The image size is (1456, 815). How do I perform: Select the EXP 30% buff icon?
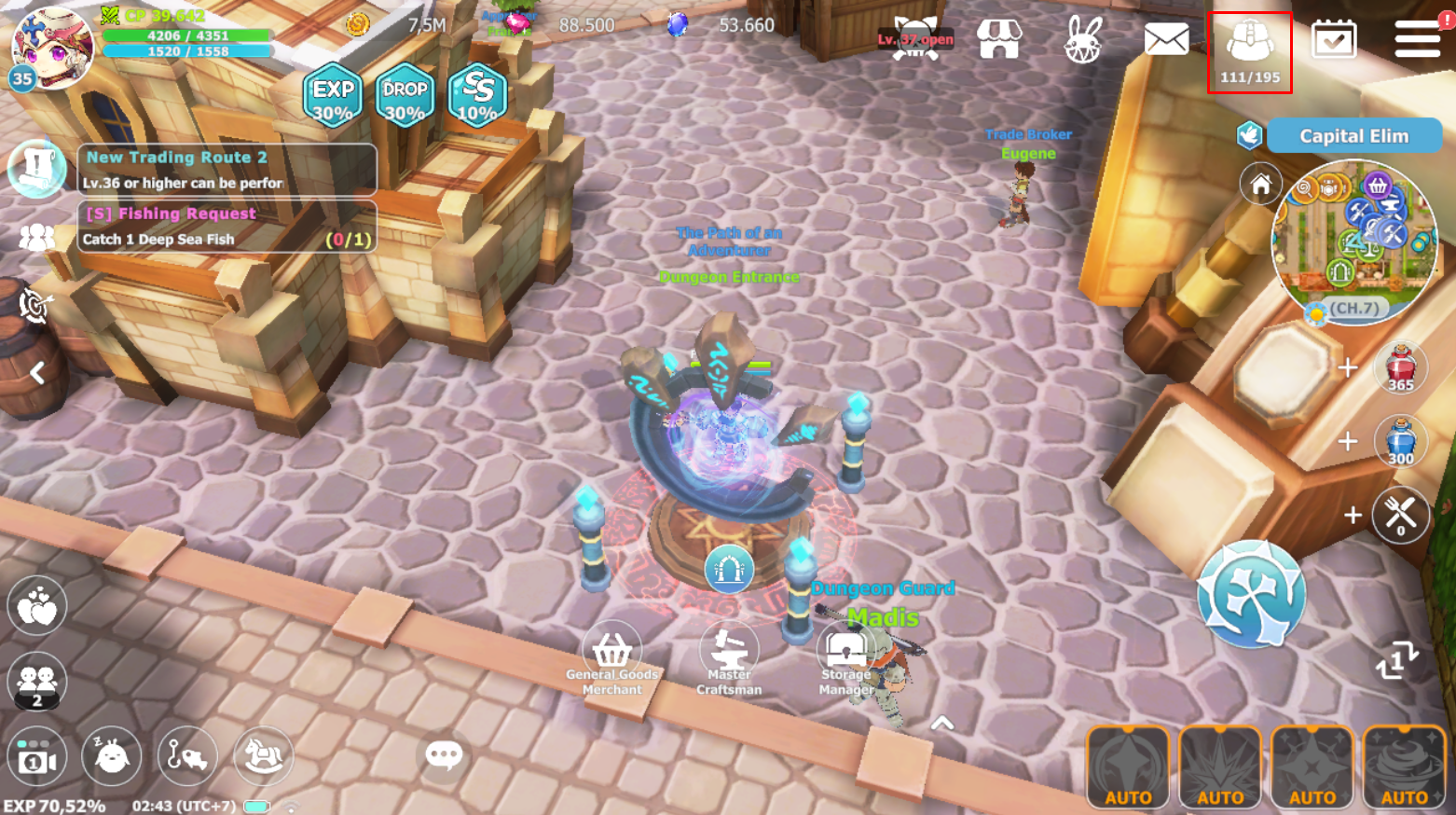(333, 95)
